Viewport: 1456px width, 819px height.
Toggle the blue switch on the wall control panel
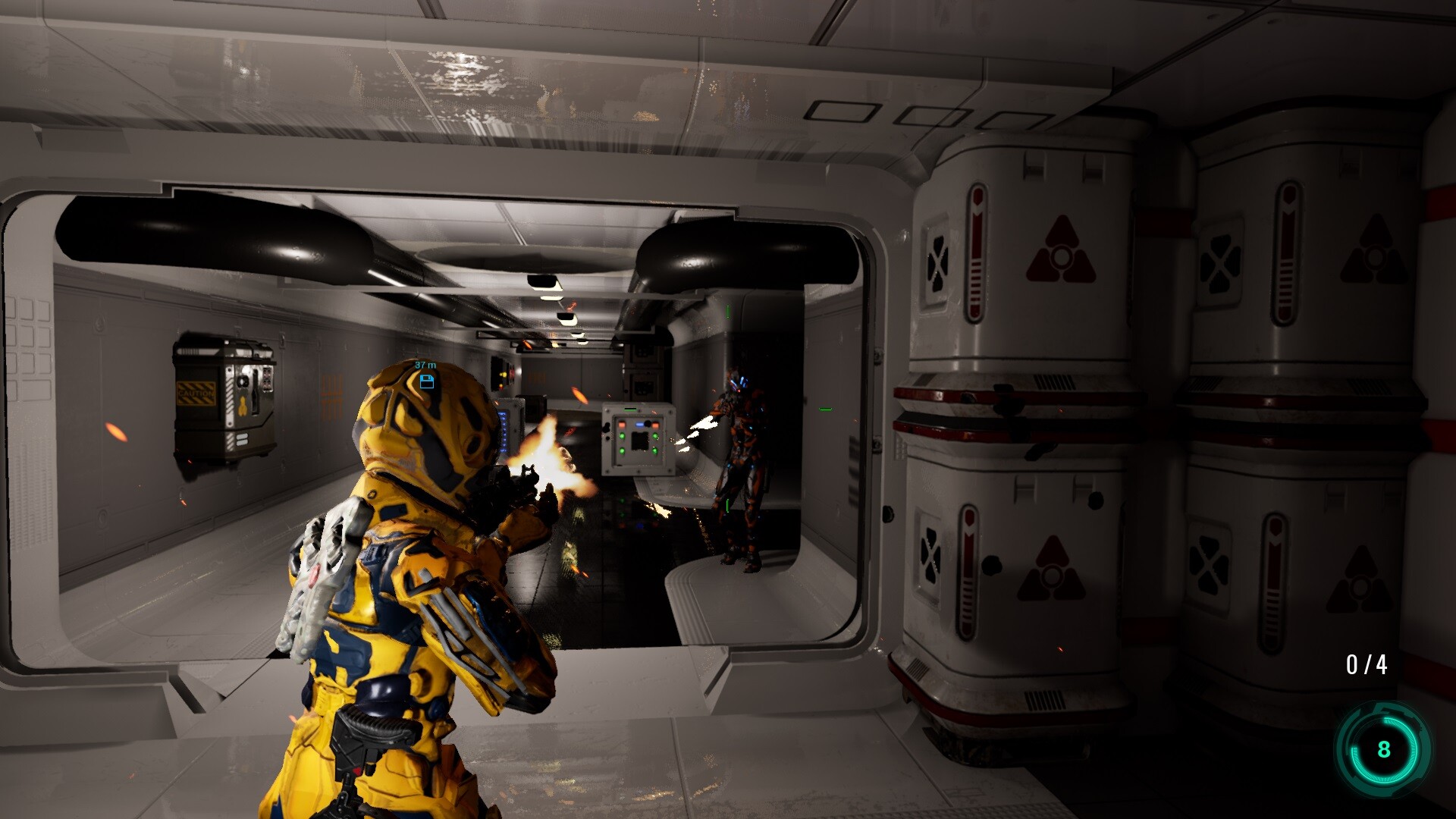[639, 425]
